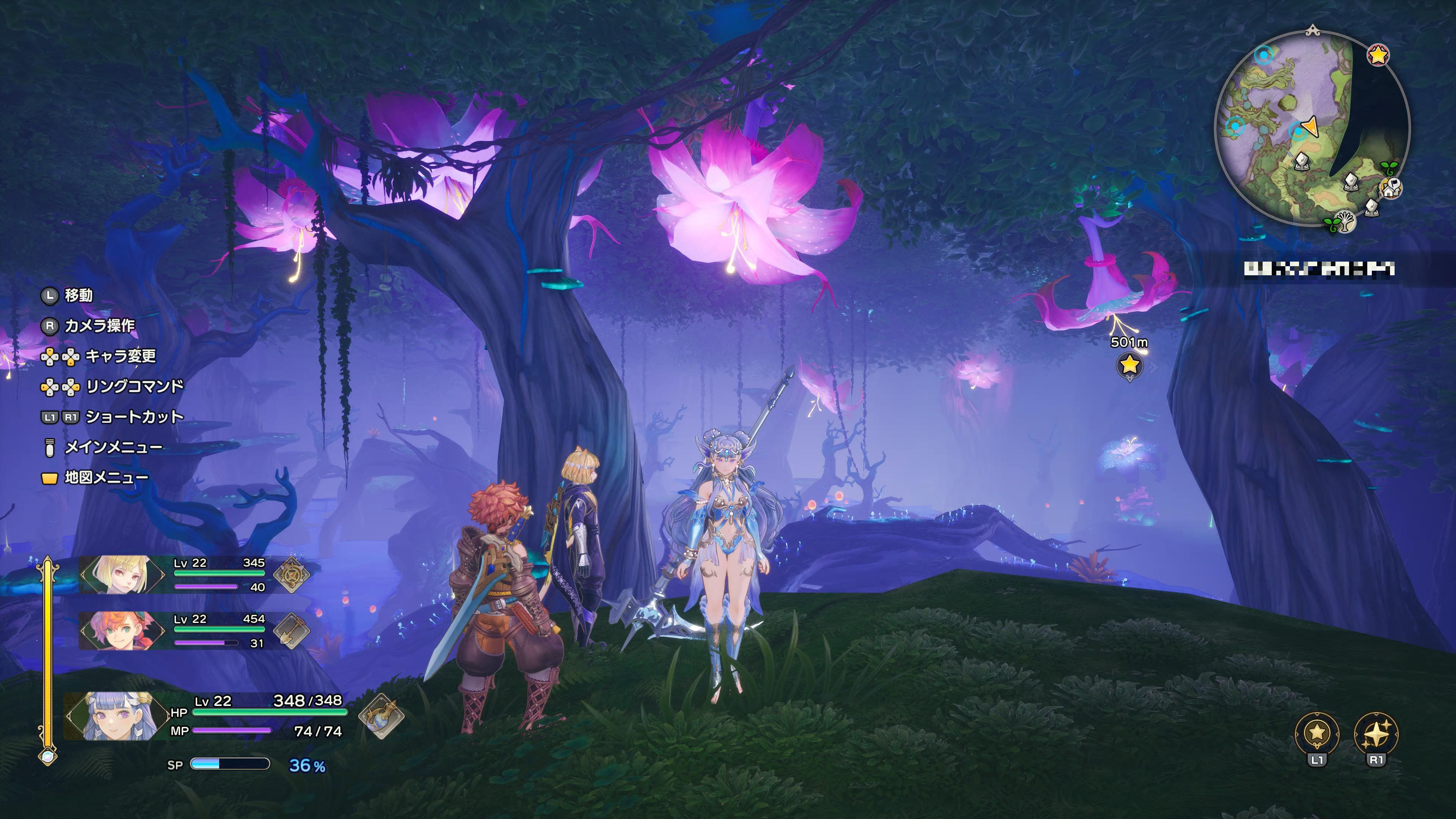Activate the star shortcut icon labeled L1
This screenshot has height=819, width=1456.
point(1317,734)
